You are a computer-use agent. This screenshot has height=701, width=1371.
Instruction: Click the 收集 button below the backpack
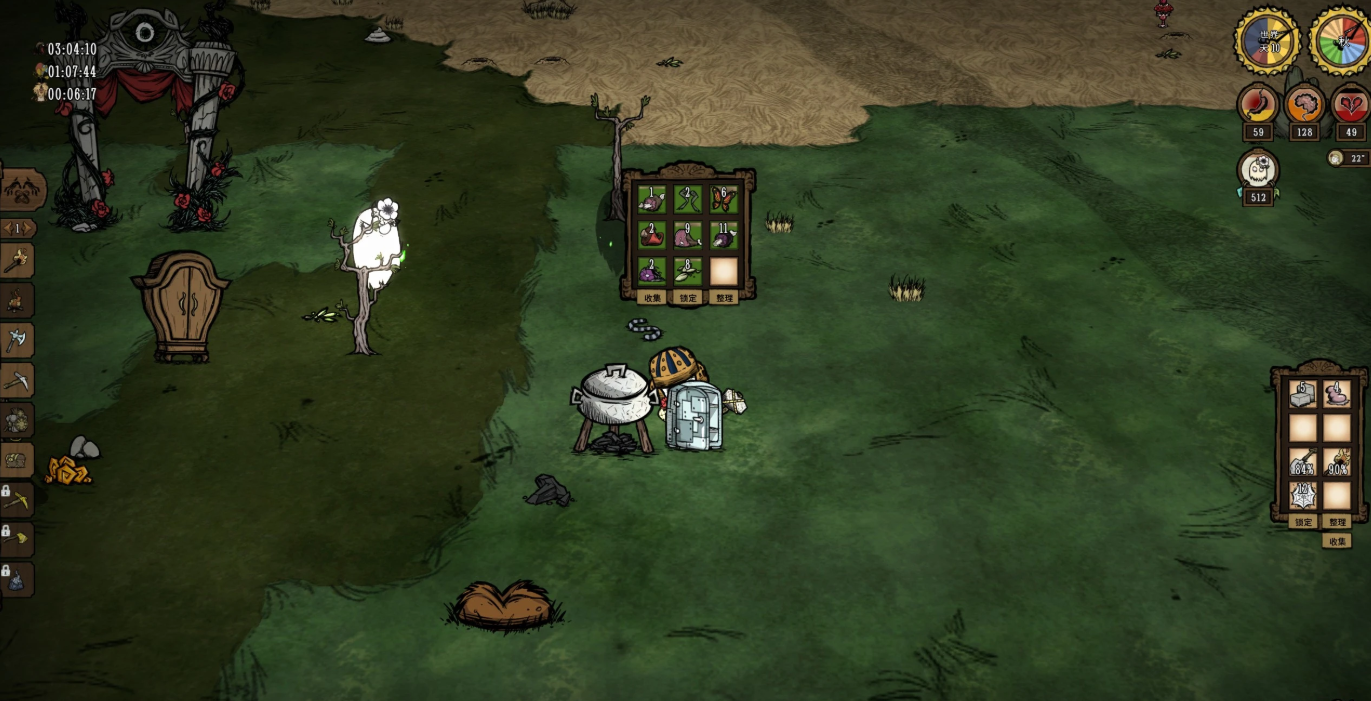[1337, 541]
